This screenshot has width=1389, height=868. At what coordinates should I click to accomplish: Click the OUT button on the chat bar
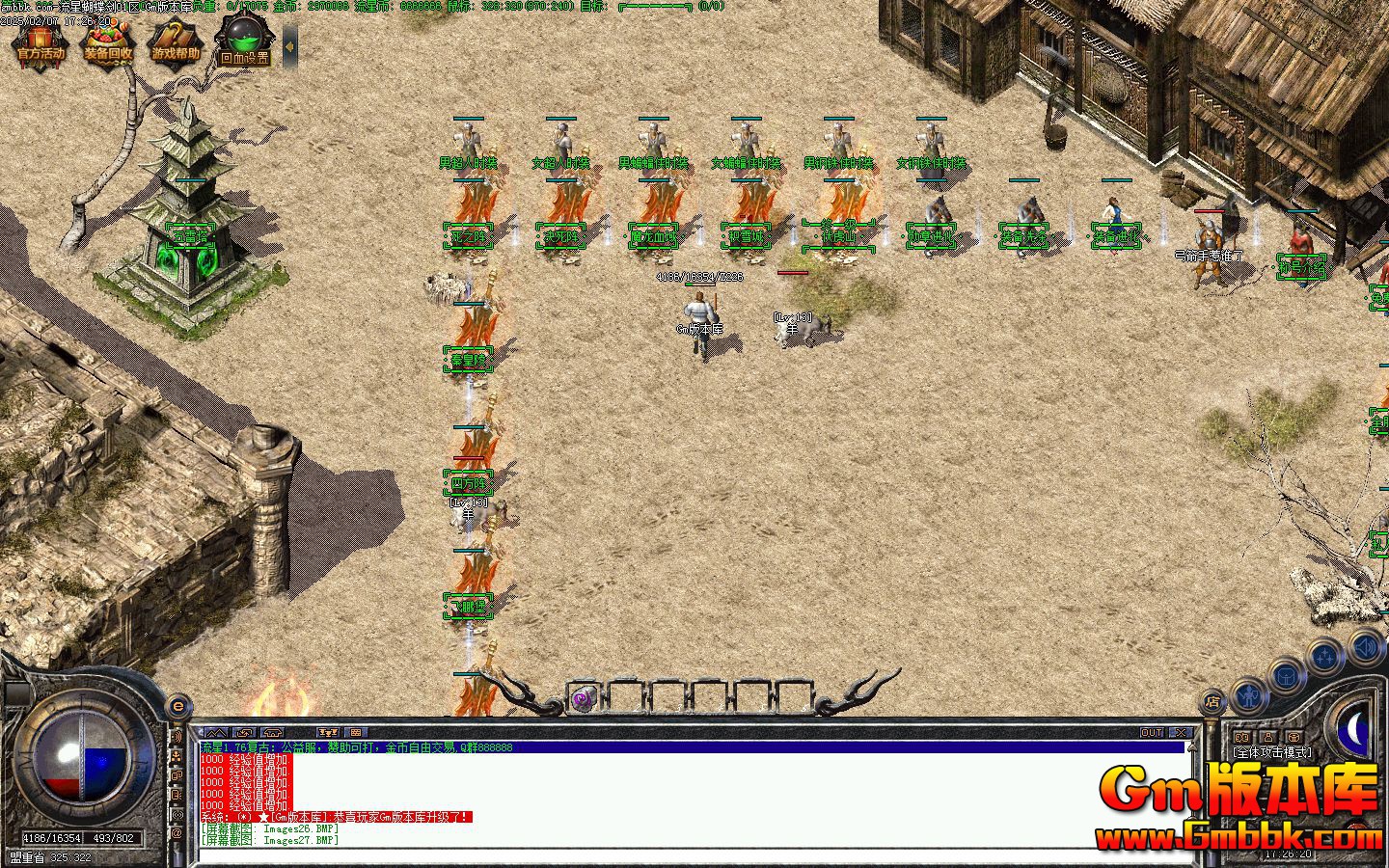1152,733
